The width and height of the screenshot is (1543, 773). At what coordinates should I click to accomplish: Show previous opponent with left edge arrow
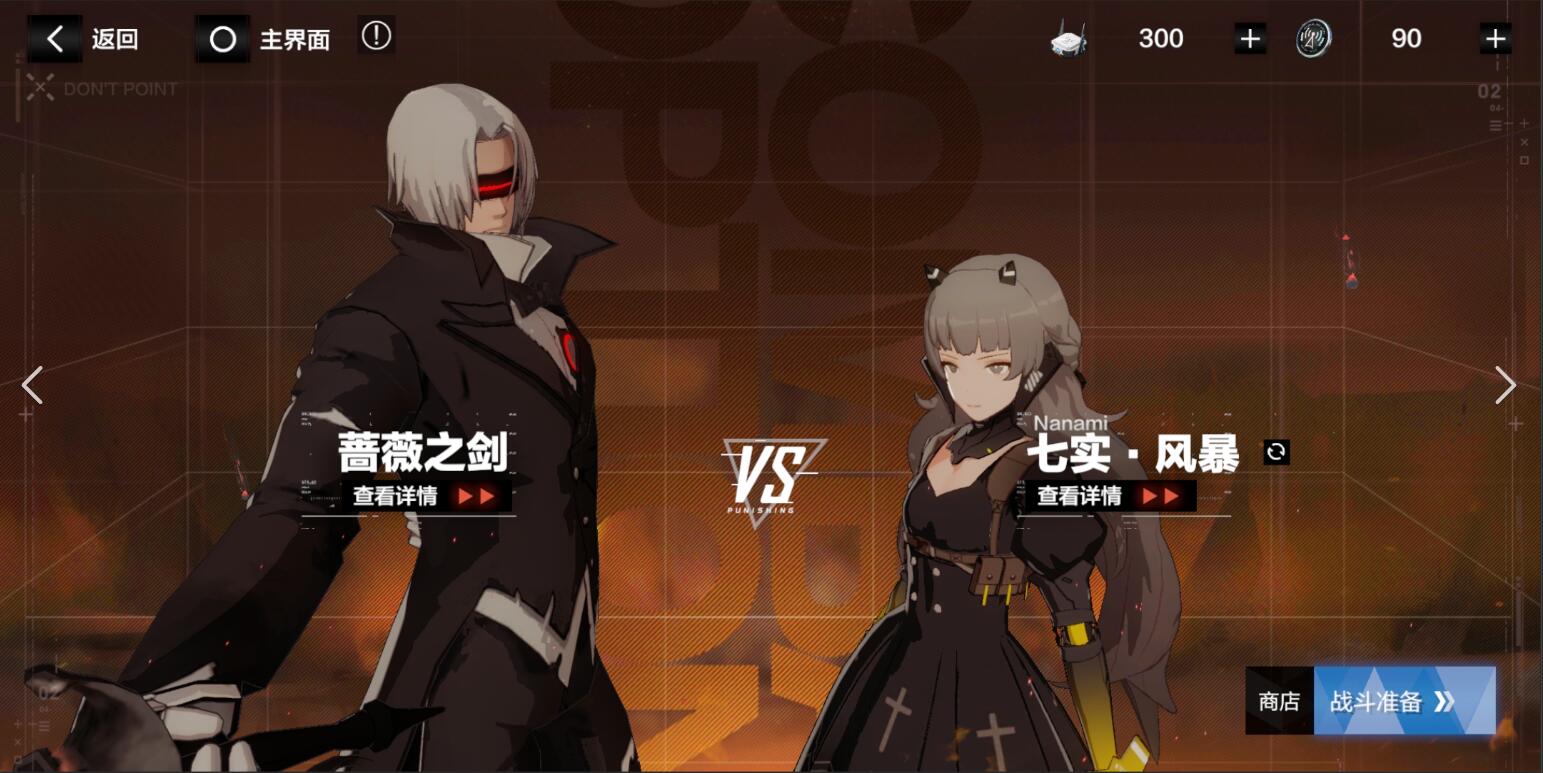tap(31, 385)
